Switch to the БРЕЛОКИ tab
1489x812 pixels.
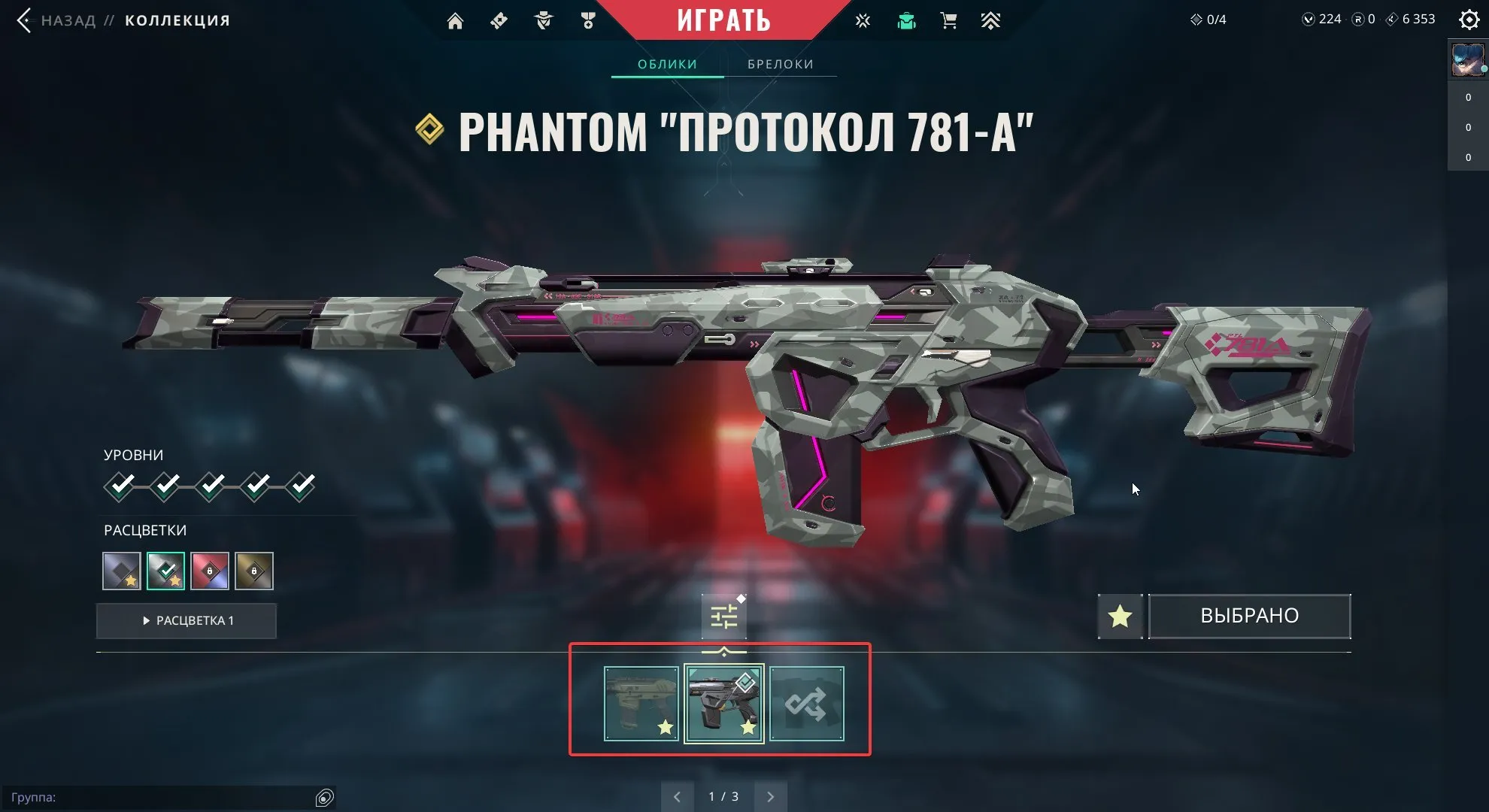coord(780,64)
